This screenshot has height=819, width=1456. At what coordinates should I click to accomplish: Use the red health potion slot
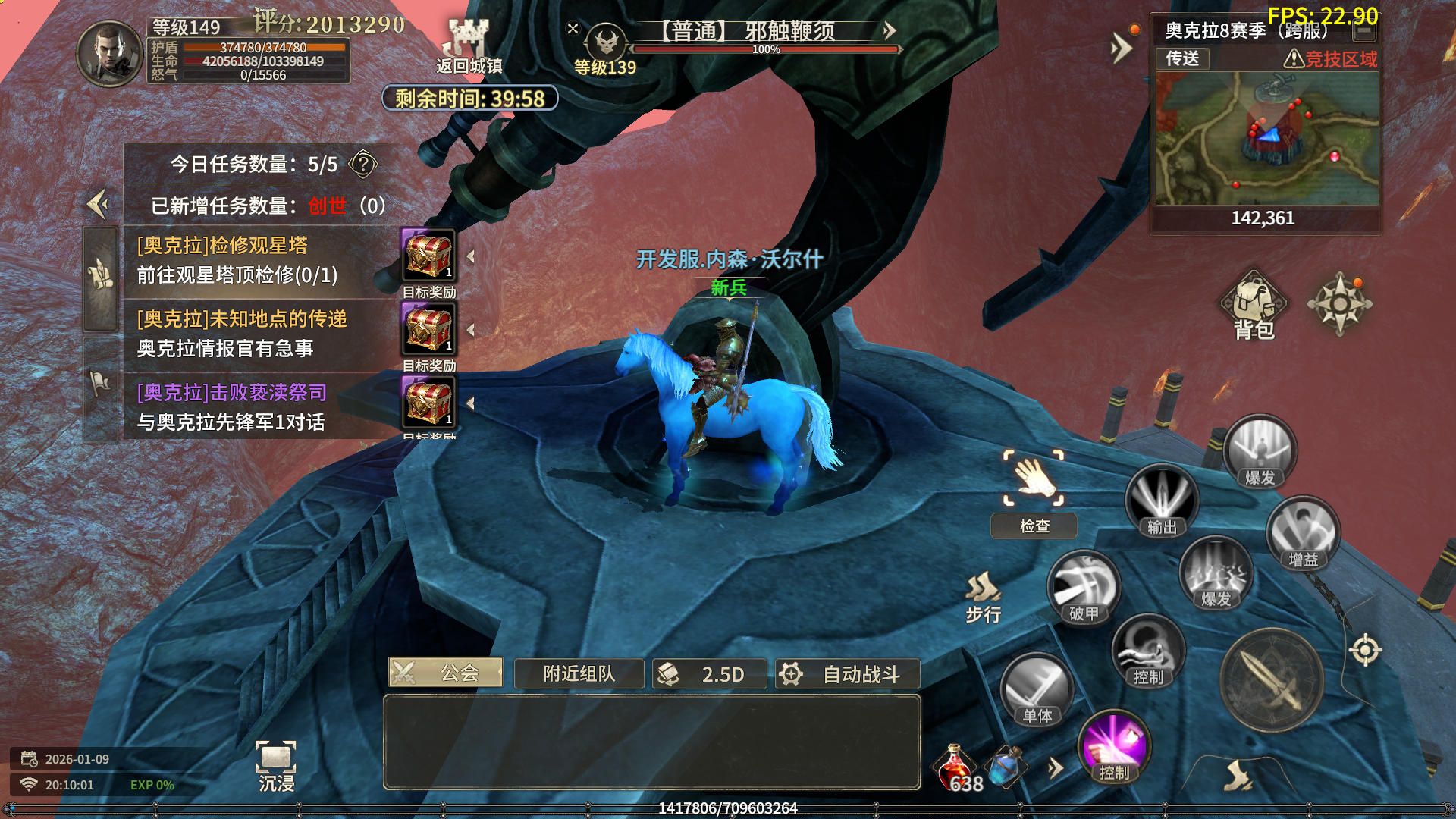[955, 767]
